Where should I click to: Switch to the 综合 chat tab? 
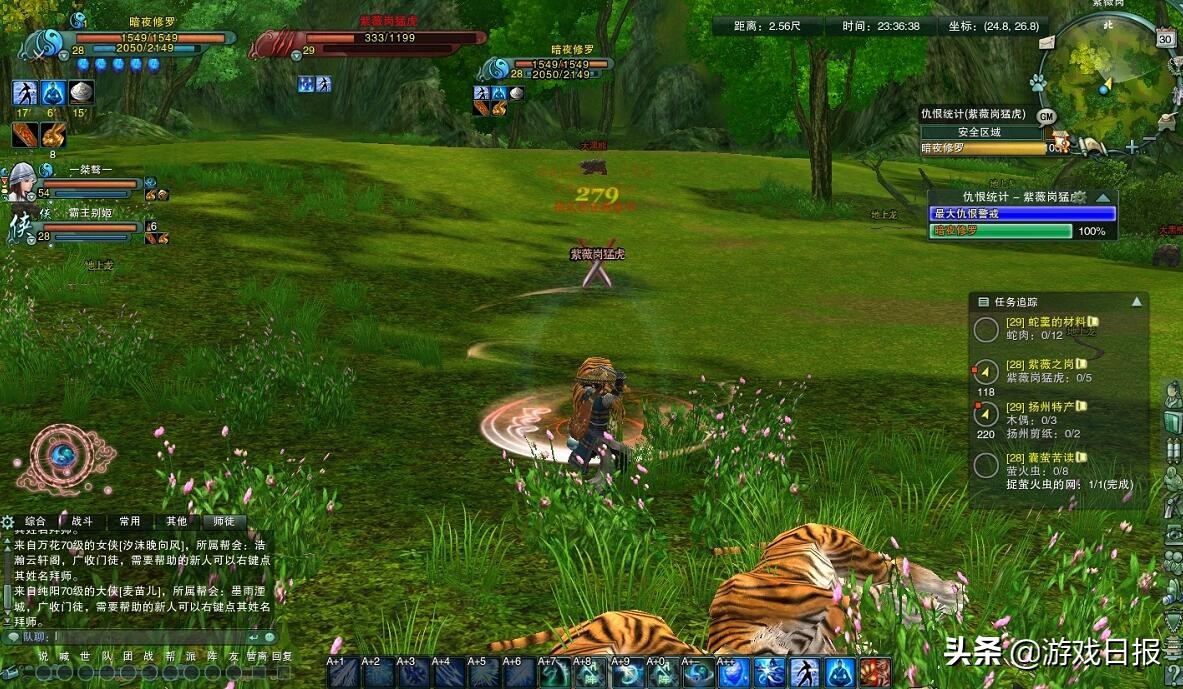(x=35, y=521)
